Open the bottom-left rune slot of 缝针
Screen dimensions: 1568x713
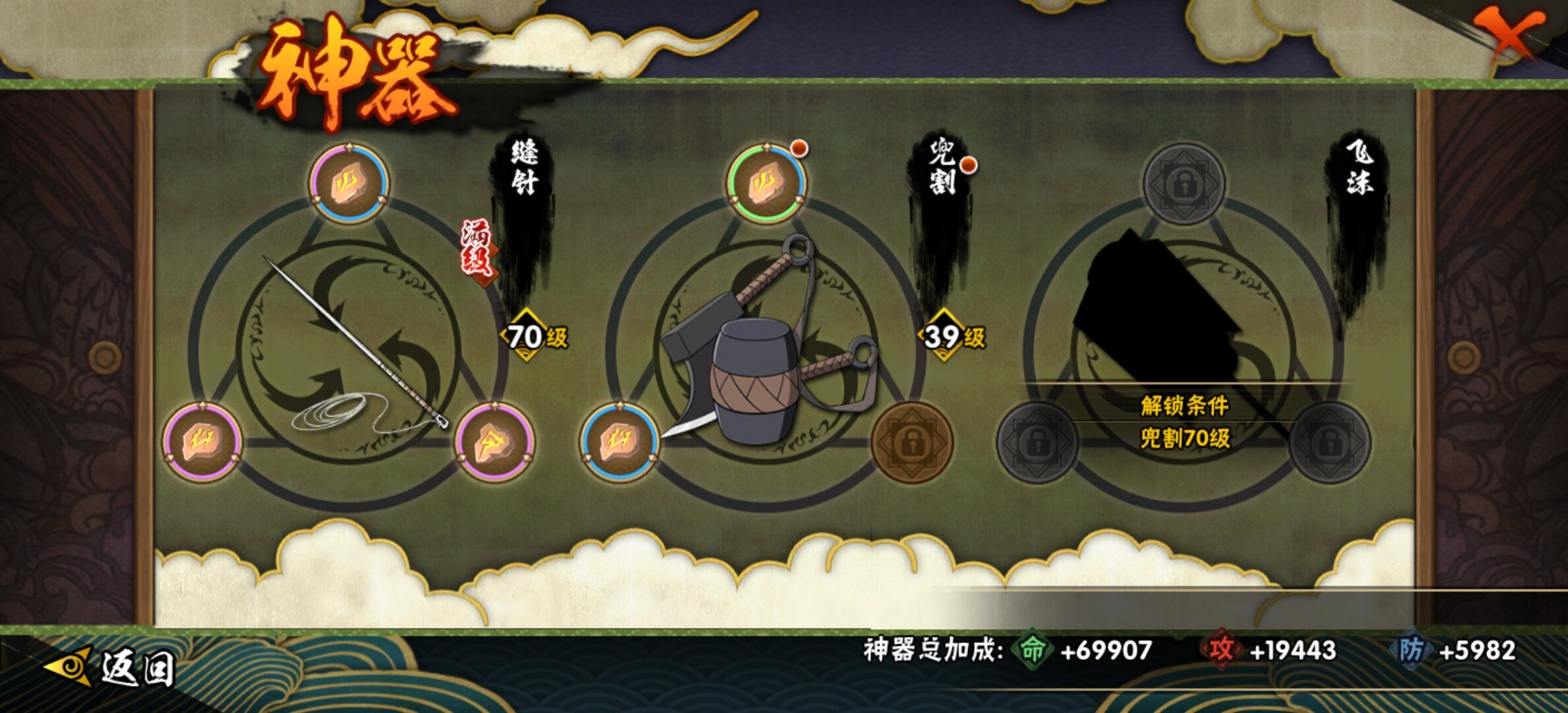coord(203,442)
